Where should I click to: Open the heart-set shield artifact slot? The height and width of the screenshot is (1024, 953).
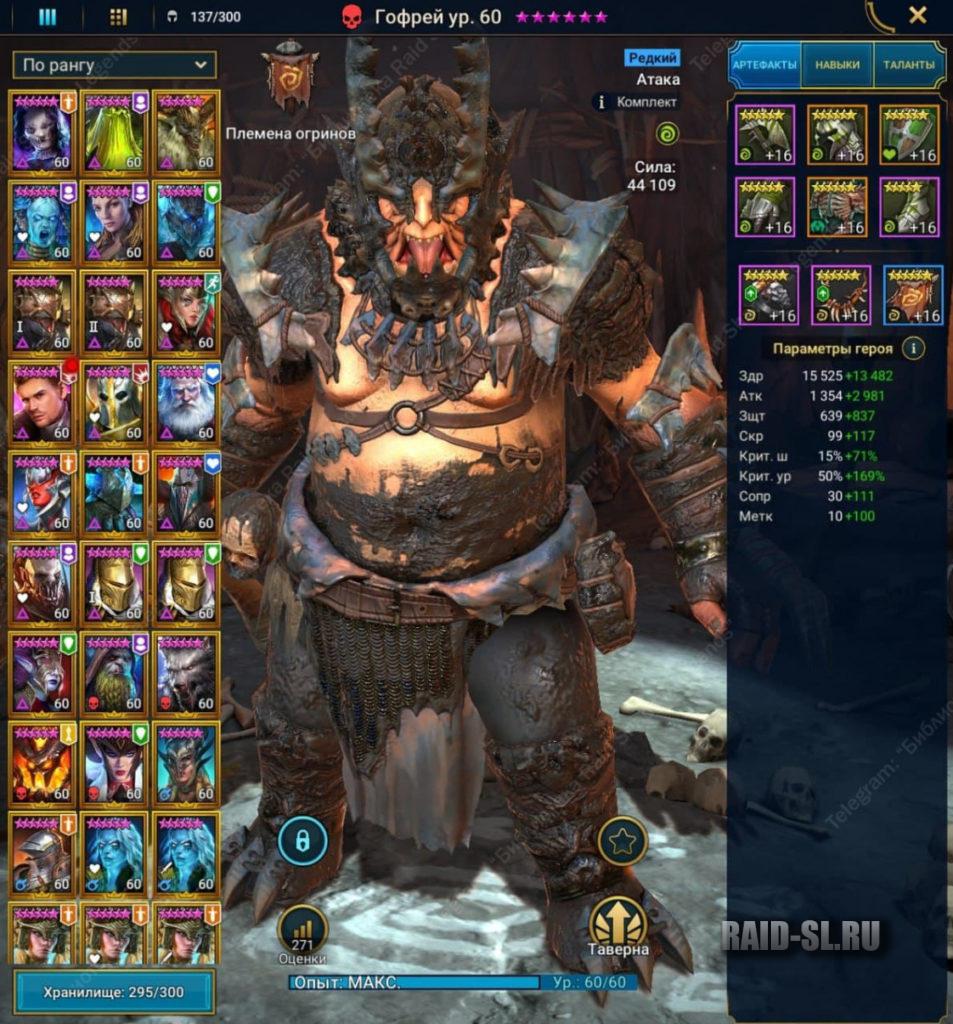[910, 135]
